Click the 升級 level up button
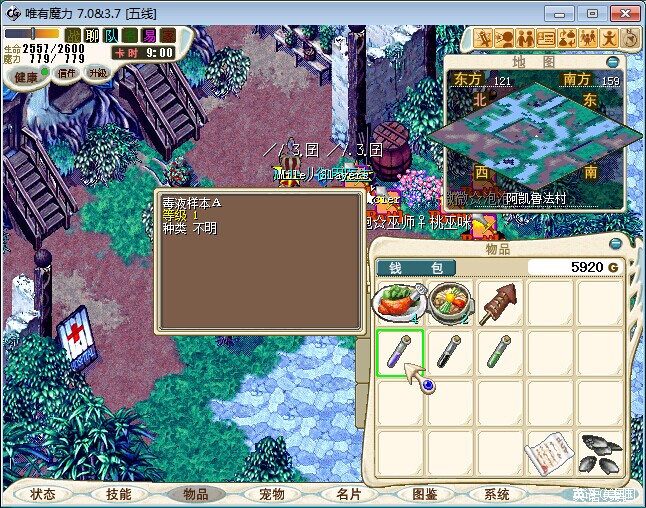Image resolution: width=646 pixels, height=508 pixels. (97, 73)
